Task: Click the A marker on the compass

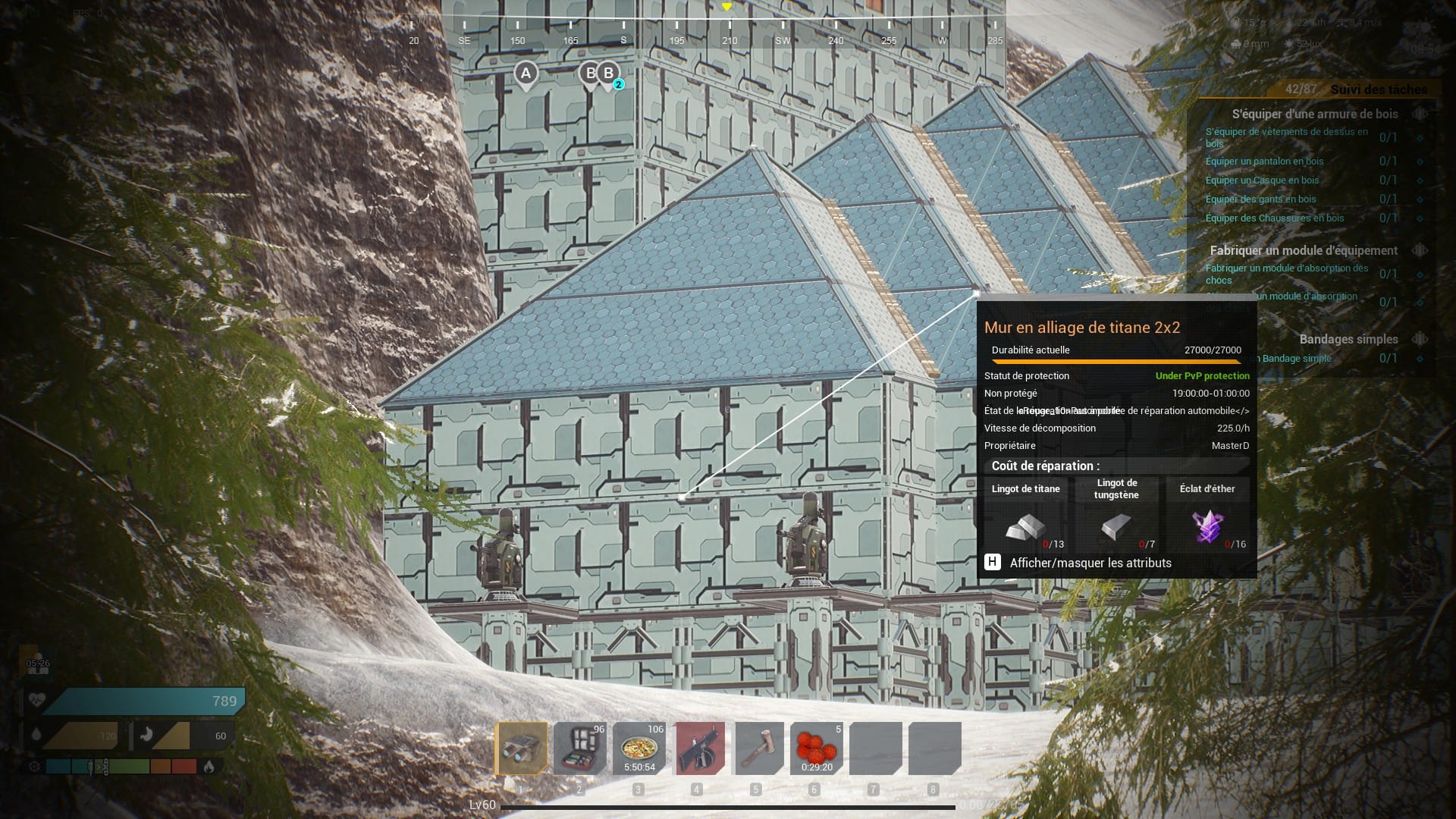Action: tap(526, 74)
